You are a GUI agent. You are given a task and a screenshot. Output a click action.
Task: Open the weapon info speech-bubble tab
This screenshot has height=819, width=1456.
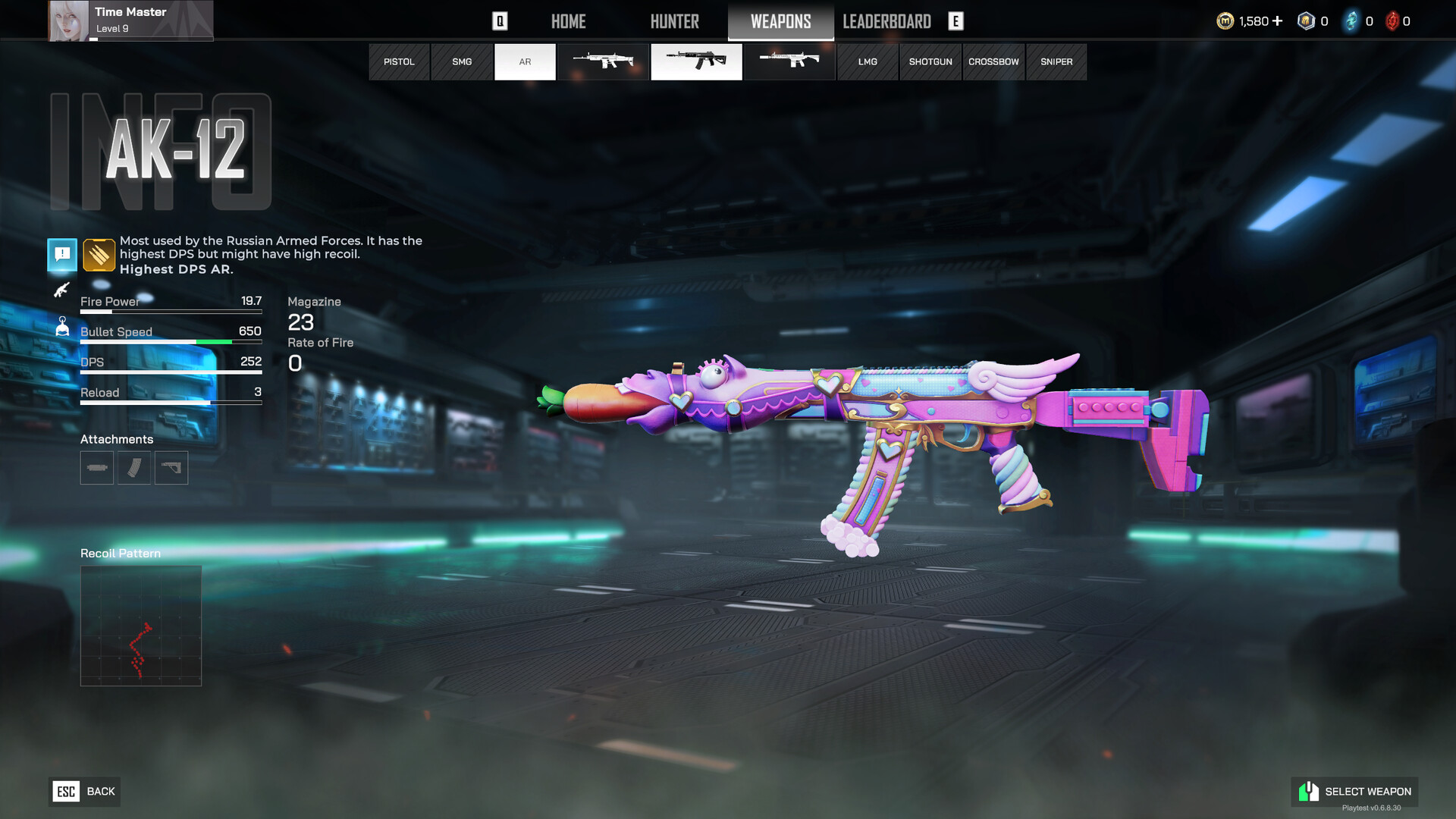[x=62, y=254]
